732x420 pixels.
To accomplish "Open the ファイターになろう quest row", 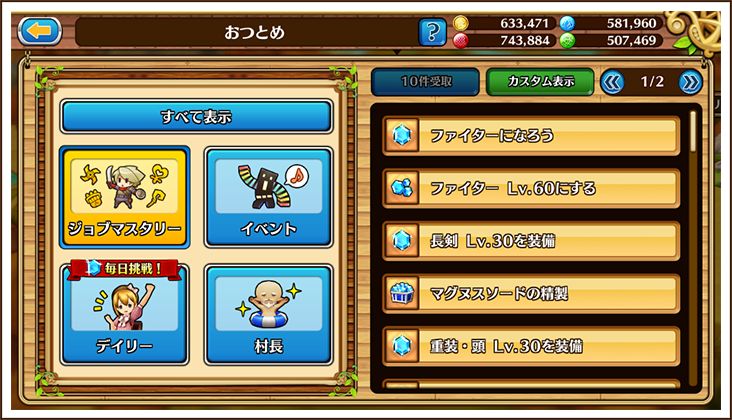I will [532, 135].
